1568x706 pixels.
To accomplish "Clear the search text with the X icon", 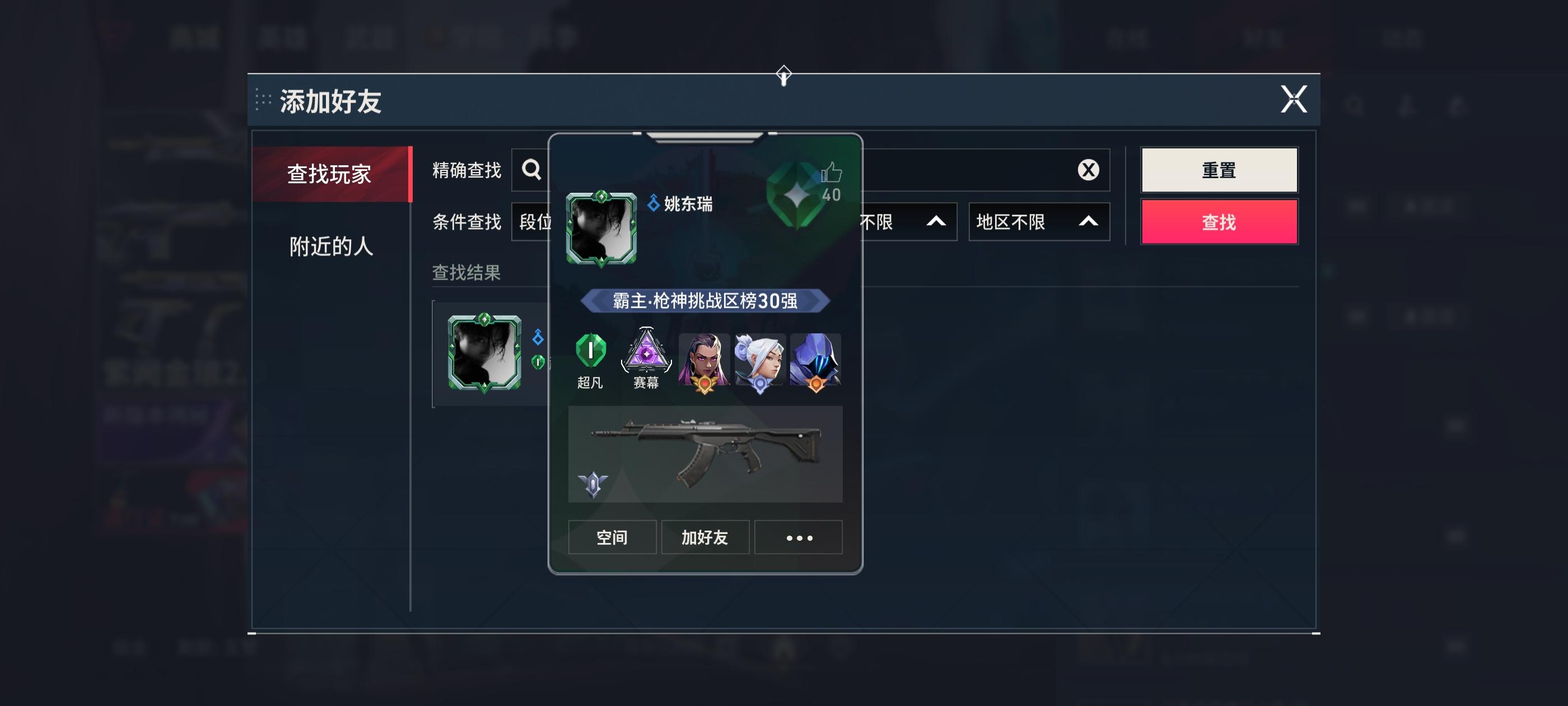I will 1087,170.
